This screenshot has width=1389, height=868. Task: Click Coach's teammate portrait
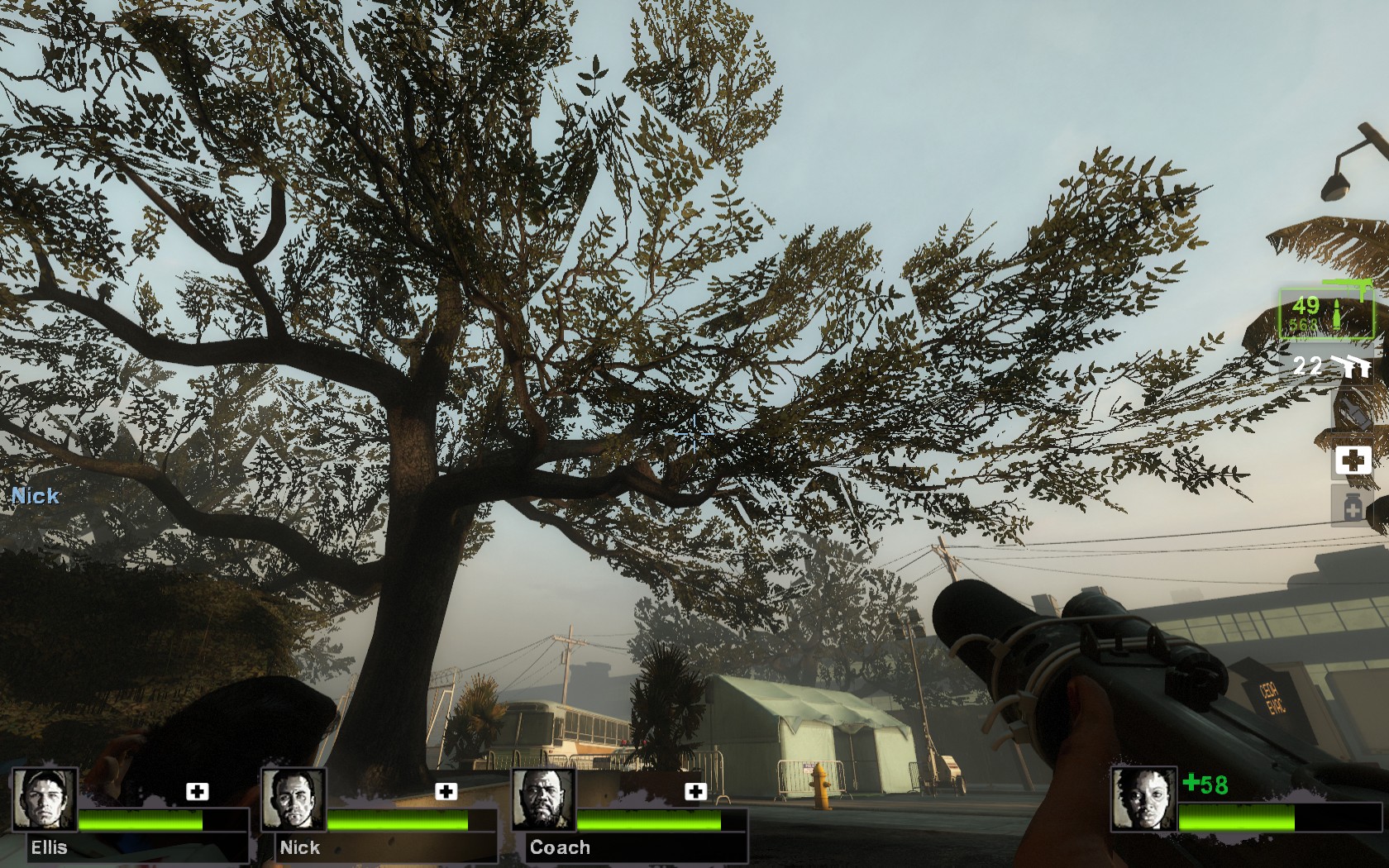(x=543, y=799)
